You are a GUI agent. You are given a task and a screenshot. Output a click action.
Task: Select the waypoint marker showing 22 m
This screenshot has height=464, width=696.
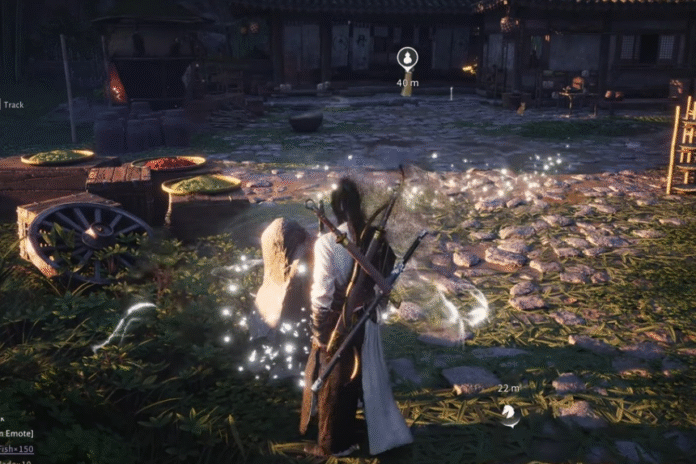pyautogui.click(x=509, y=410)
